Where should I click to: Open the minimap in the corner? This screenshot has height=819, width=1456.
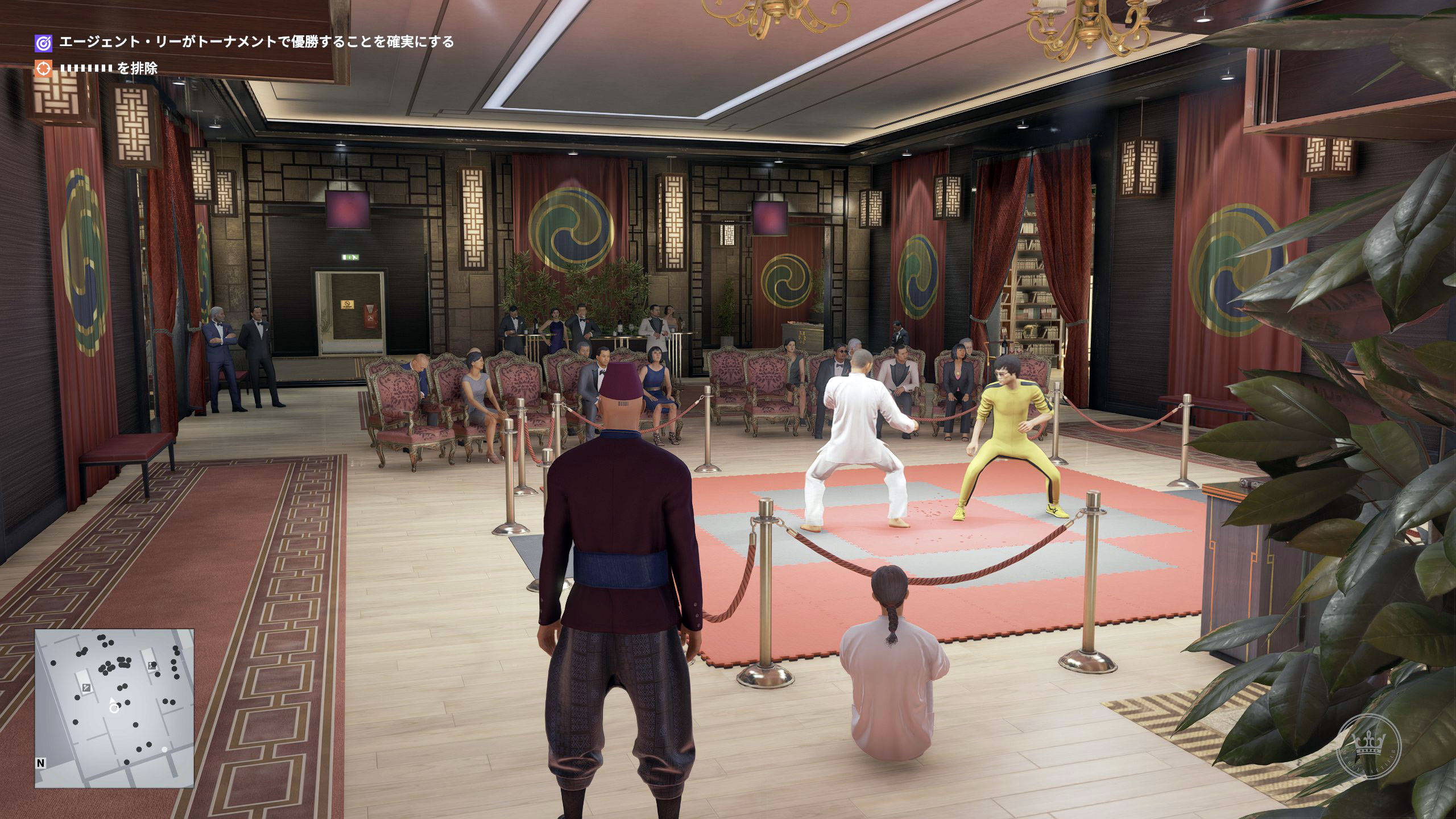[114, 708]
